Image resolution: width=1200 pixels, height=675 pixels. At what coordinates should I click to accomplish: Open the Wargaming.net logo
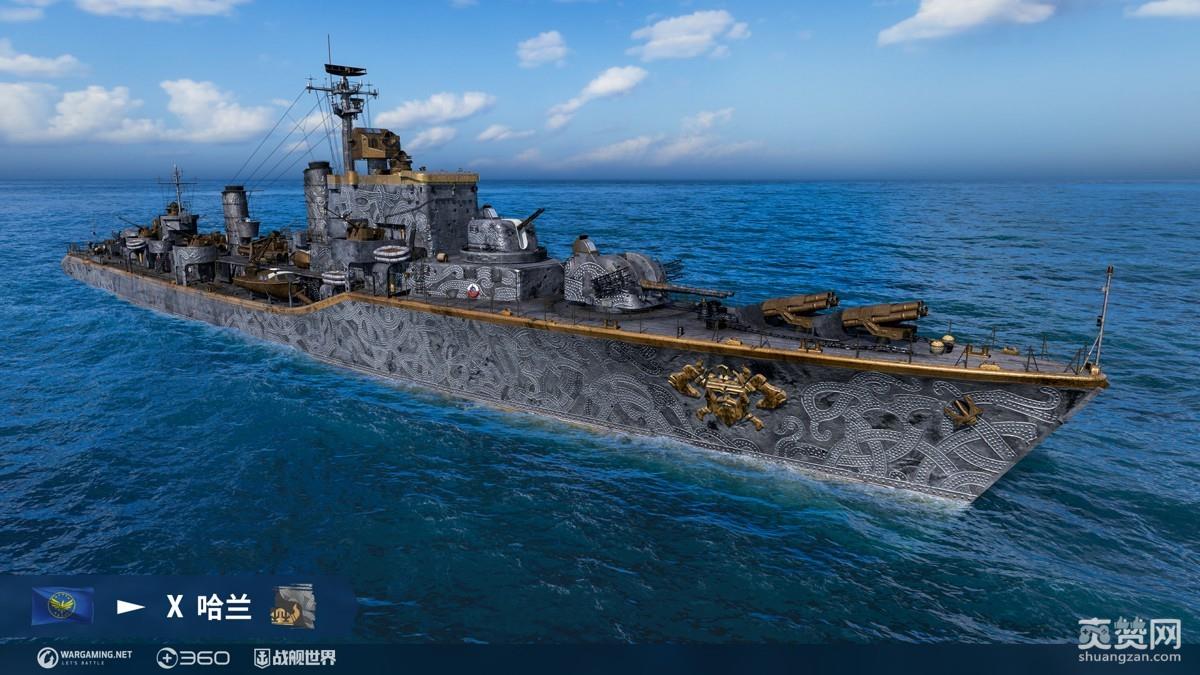pos(85,657)
